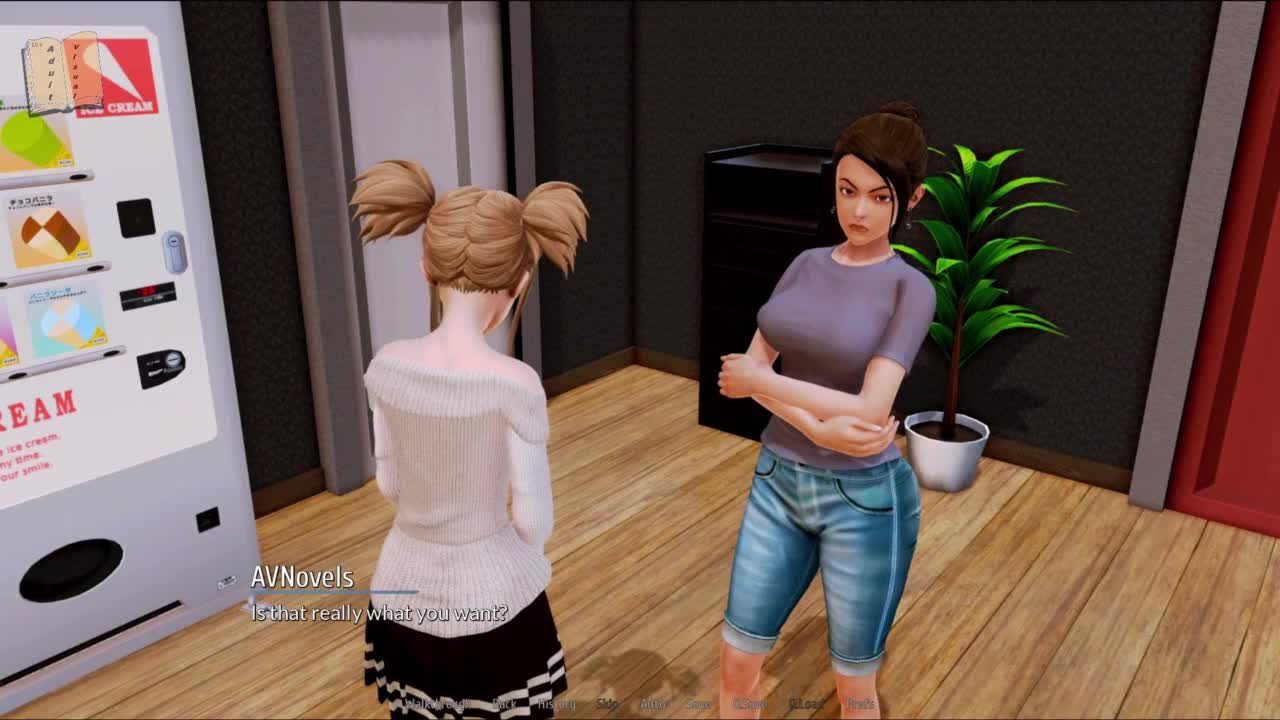
Task: Click Q.Save to quick save
Action: click(750, 704)
